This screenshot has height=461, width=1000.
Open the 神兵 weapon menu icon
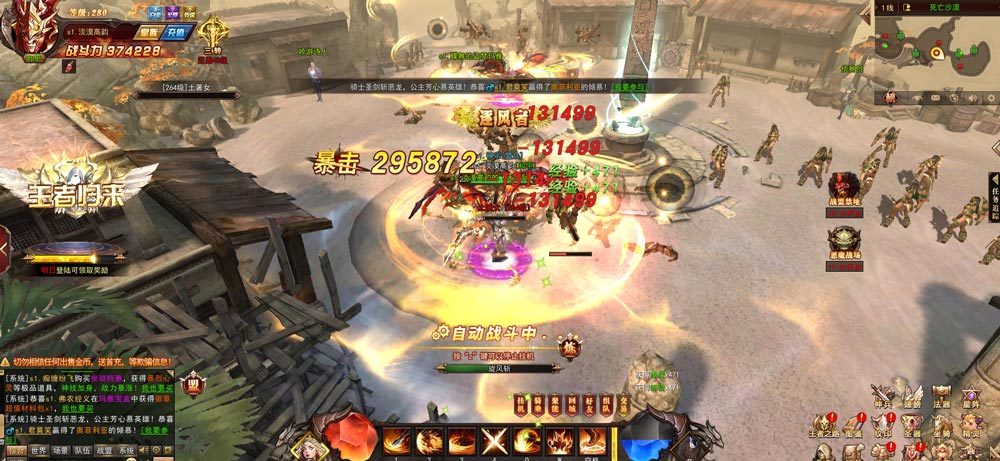[881, 396]
